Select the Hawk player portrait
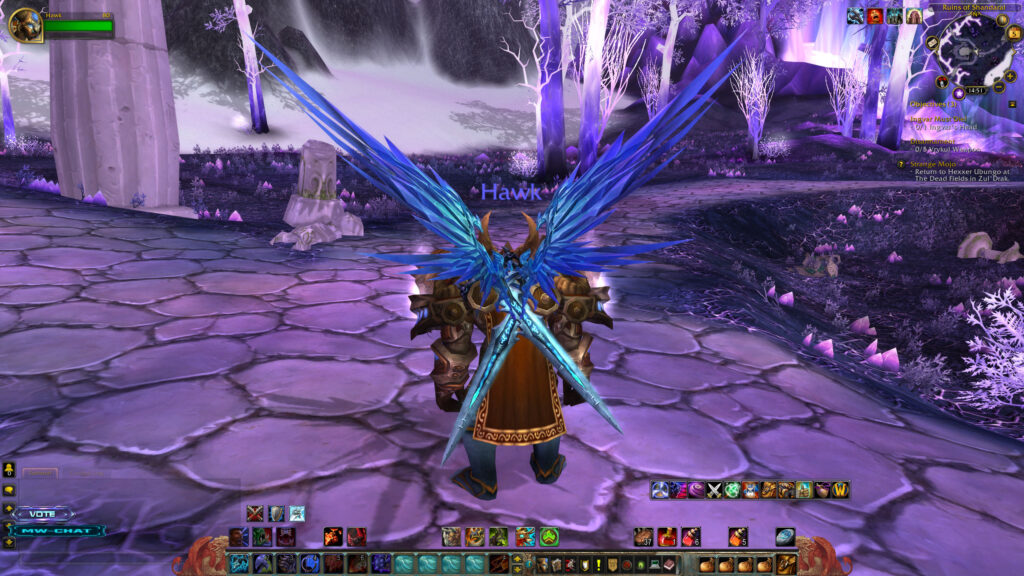 click(x=25, y=24)
